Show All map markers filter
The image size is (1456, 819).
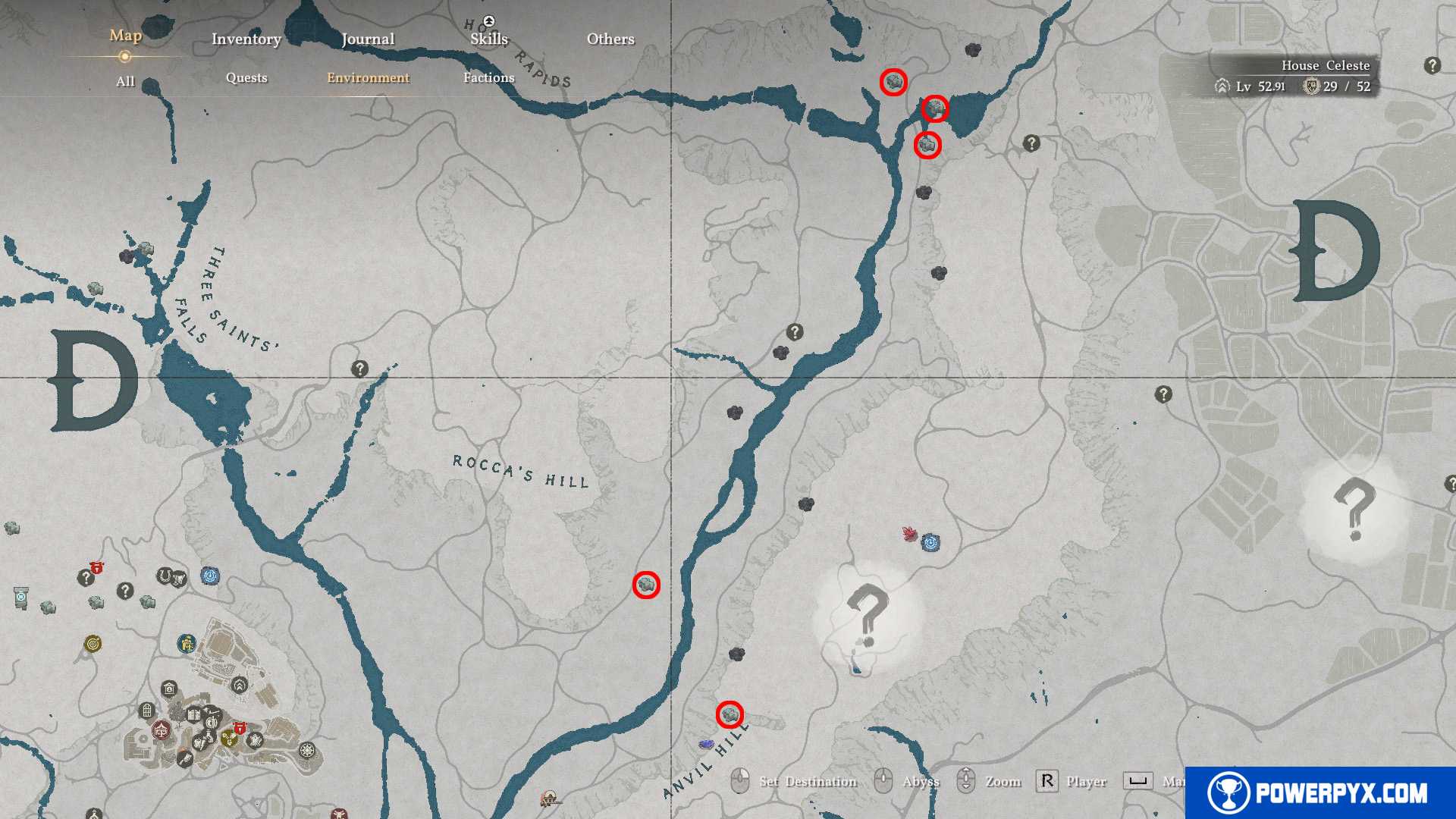[x=125, y=81]
